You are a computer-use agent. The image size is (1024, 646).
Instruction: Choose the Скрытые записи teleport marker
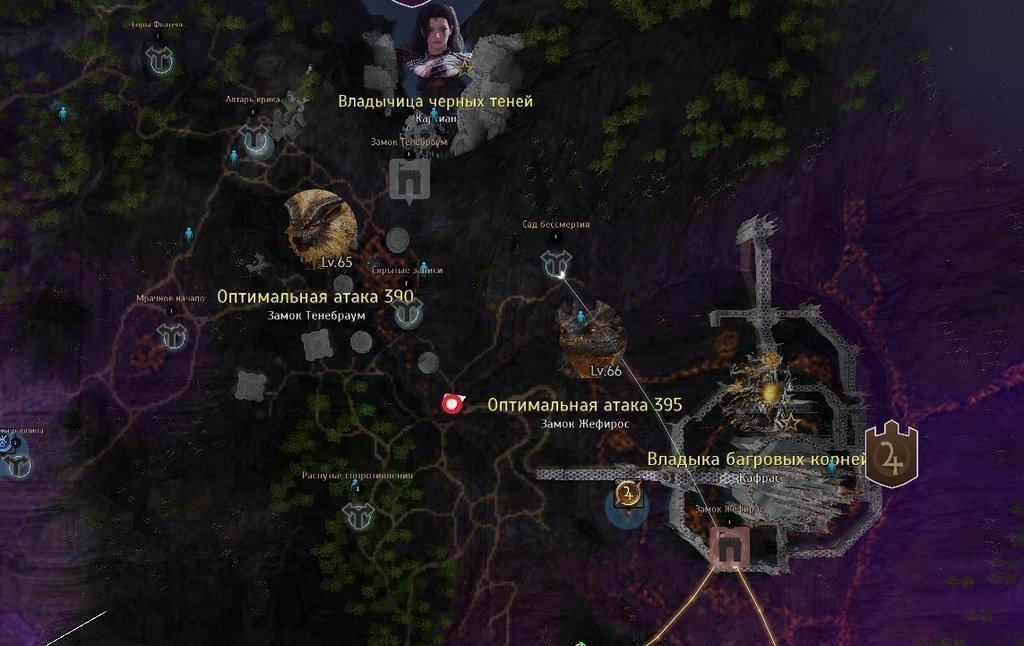pyautogui.click(x=408, y=313)
